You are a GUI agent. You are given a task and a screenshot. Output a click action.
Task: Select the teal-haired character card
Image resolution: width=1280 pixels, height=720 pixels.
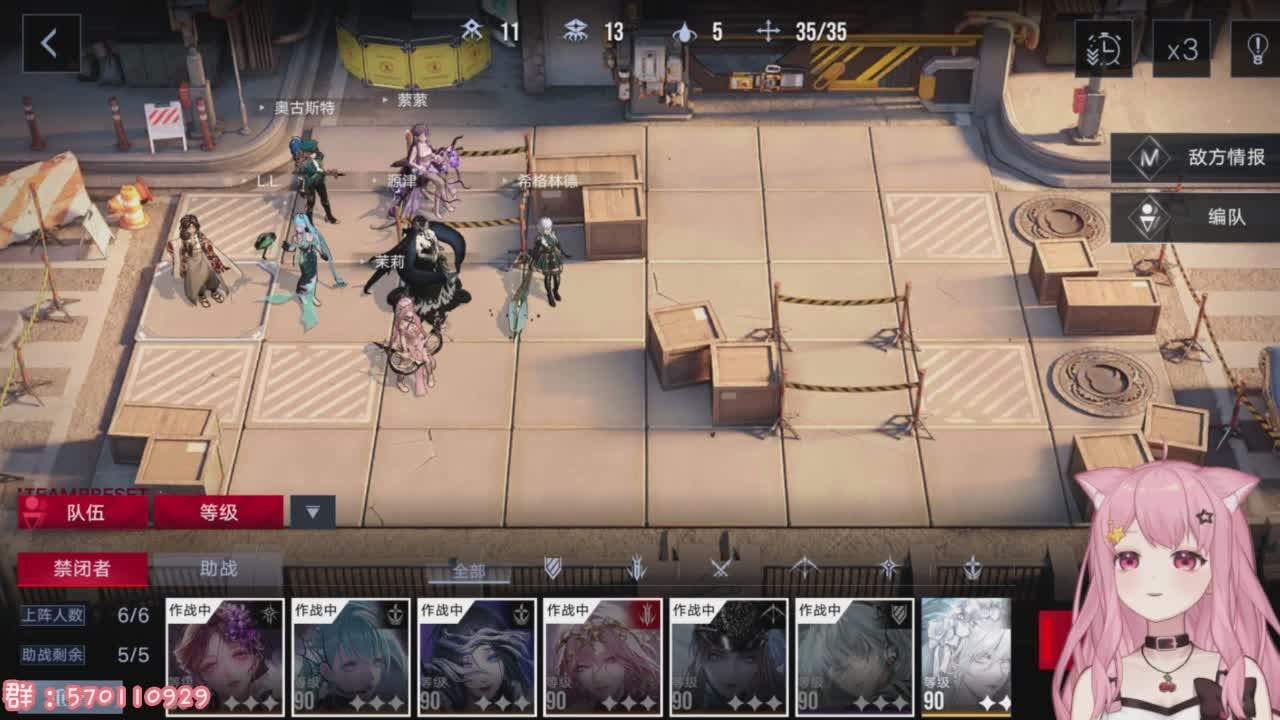click(x=351, y=657)
